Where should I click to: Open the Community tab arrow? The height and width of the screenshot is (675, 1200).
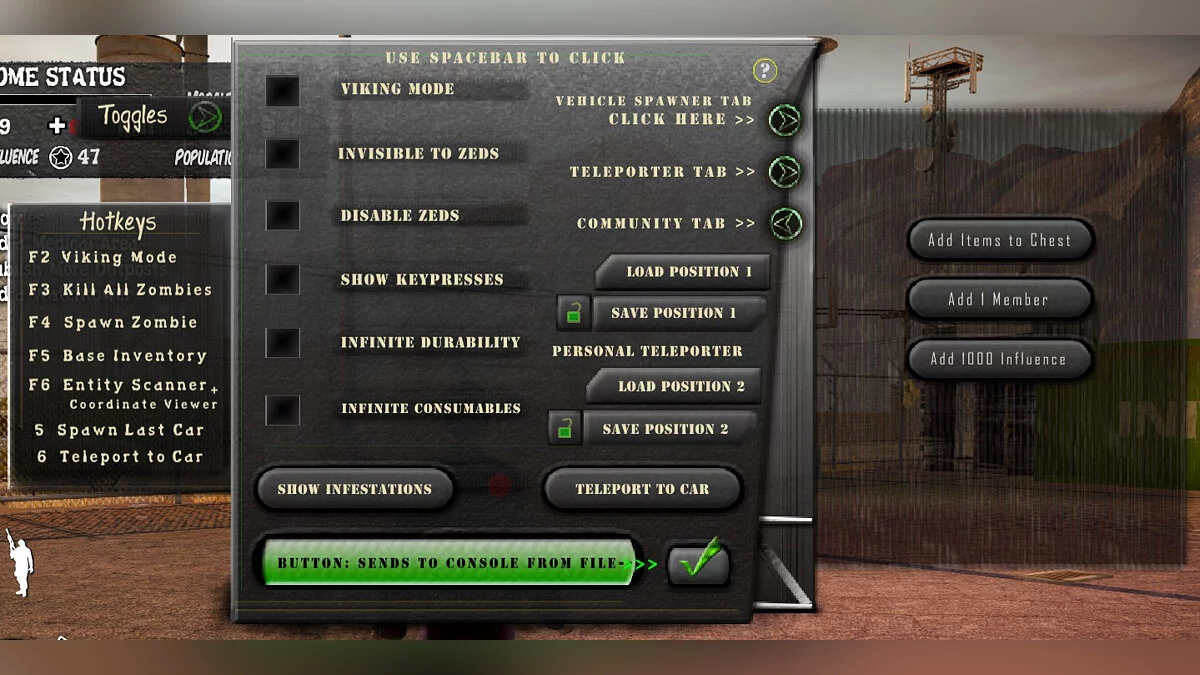tap(785, 223)
